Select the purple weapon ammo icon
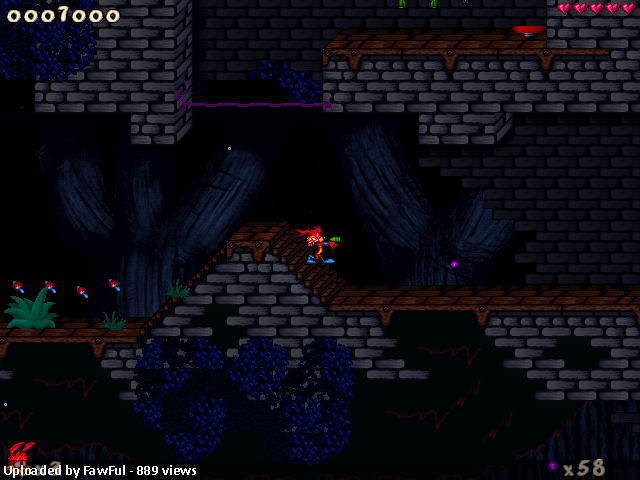Image resolution: width=640 pixels, height=480 pixels. [552, 466]
